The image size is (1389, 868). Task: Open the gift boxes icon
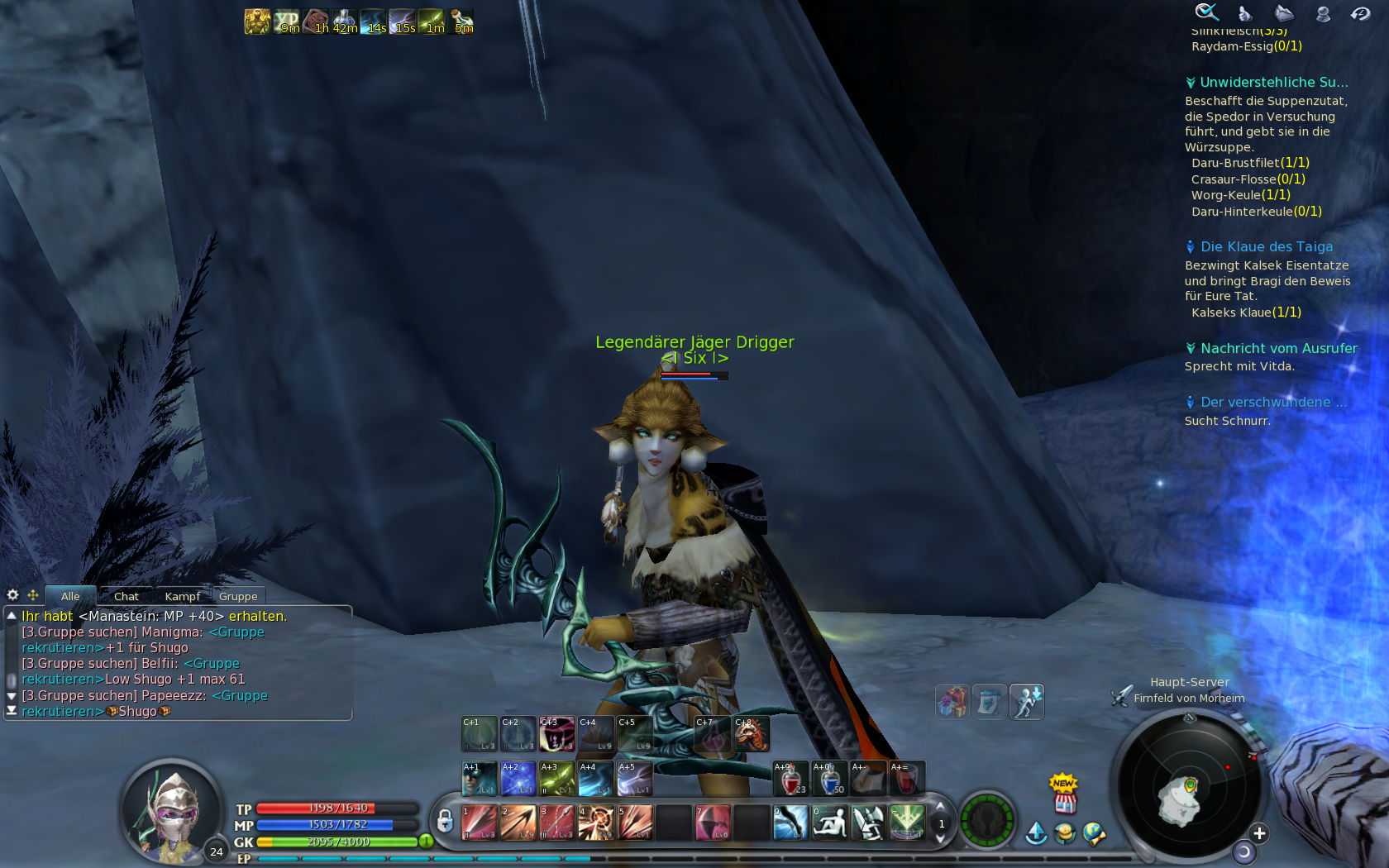(952, 702)
